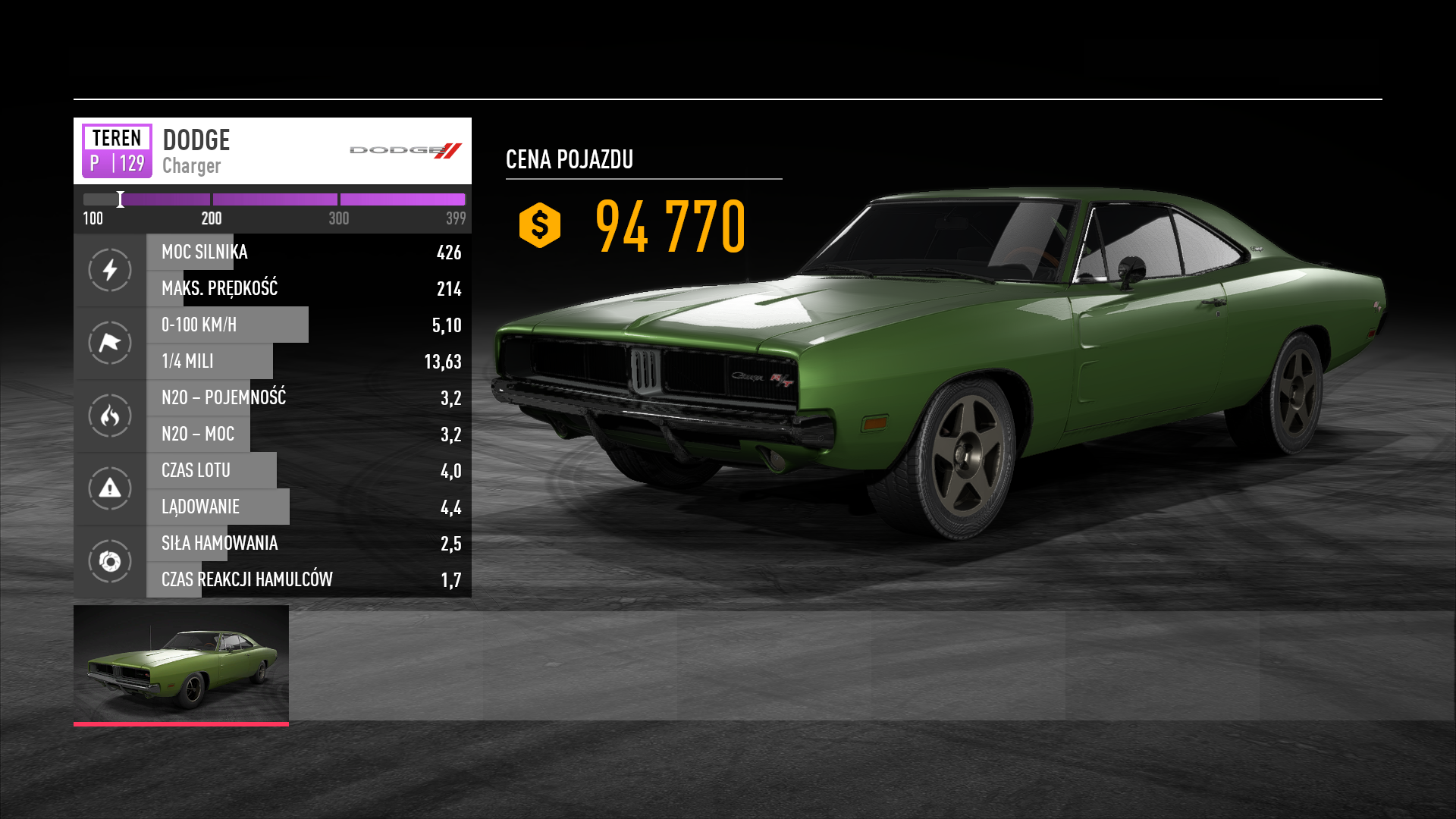Click the flame nitrous stats icon
This screenshot has height=819, width=1456.
(110, 416)
